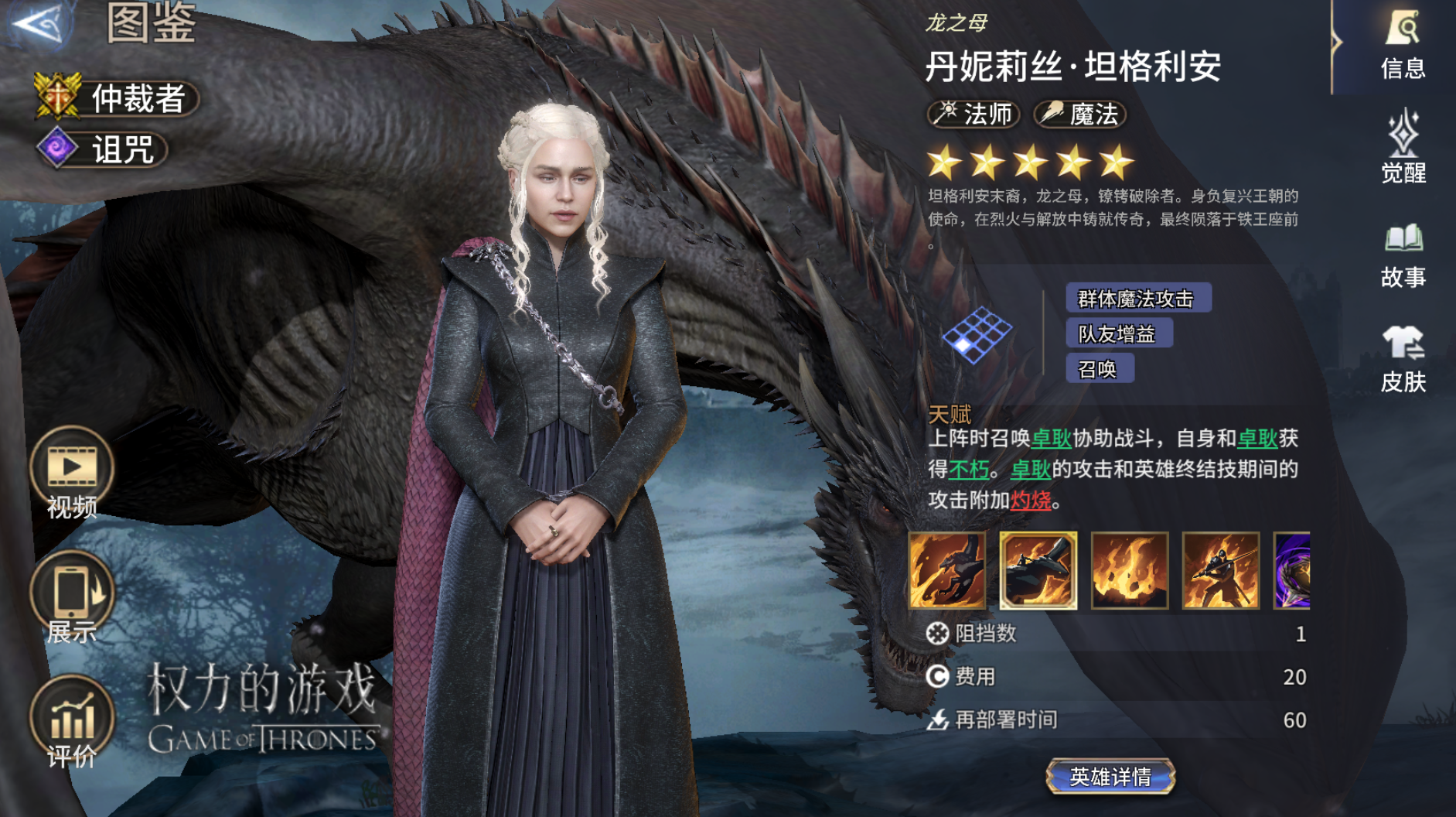The image size is (1456, 817).
Task: Select the flaming spear warrior skill icon
Action: click(x=1221, y=570)
